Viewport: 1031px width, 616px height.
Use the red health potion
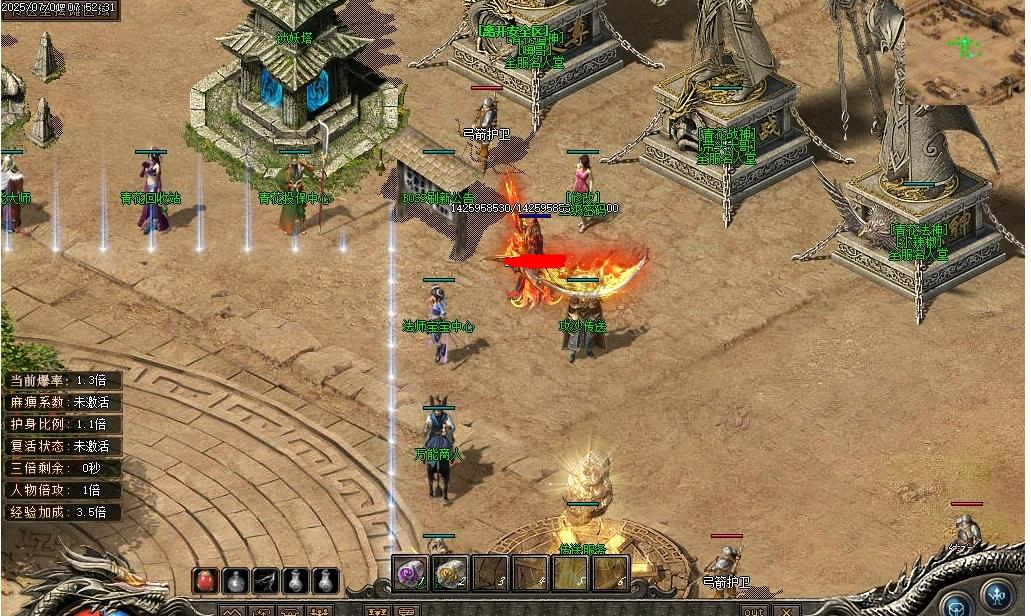(x=206, y=580)
